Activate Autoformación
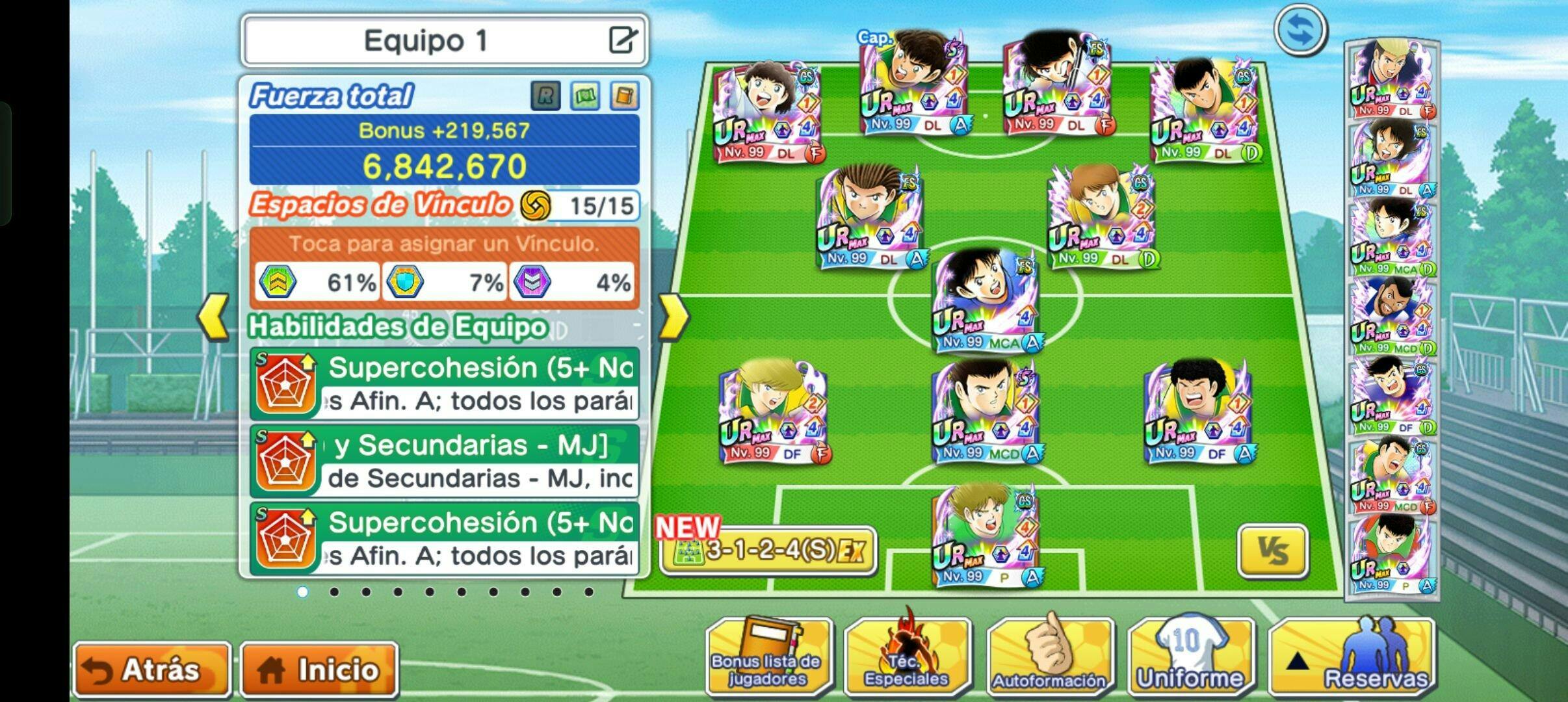 [1049, 658]
